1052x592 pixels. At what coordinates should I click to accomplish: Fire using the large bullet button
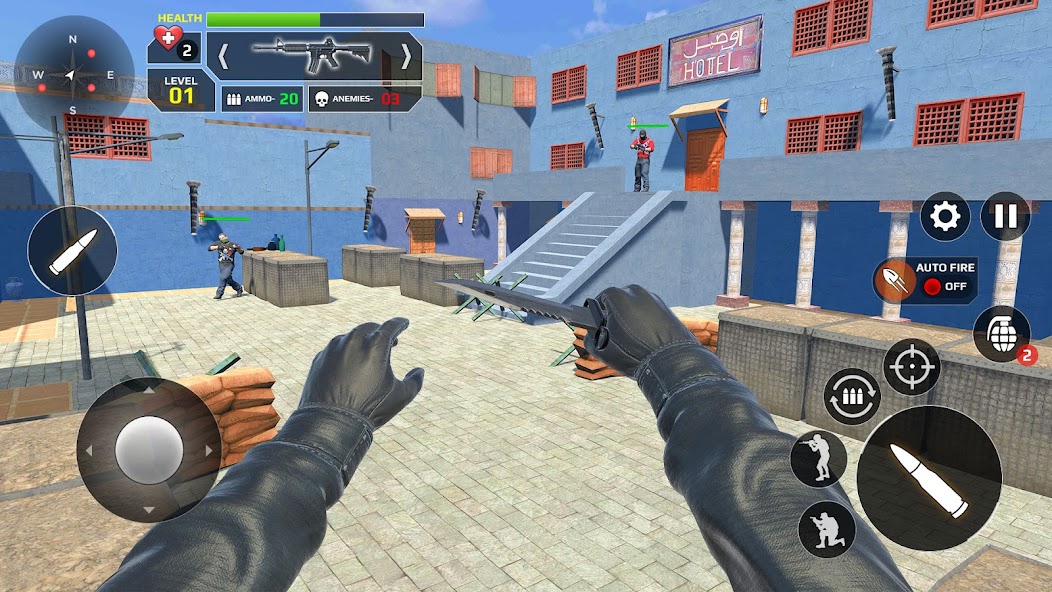click(928, 478)
